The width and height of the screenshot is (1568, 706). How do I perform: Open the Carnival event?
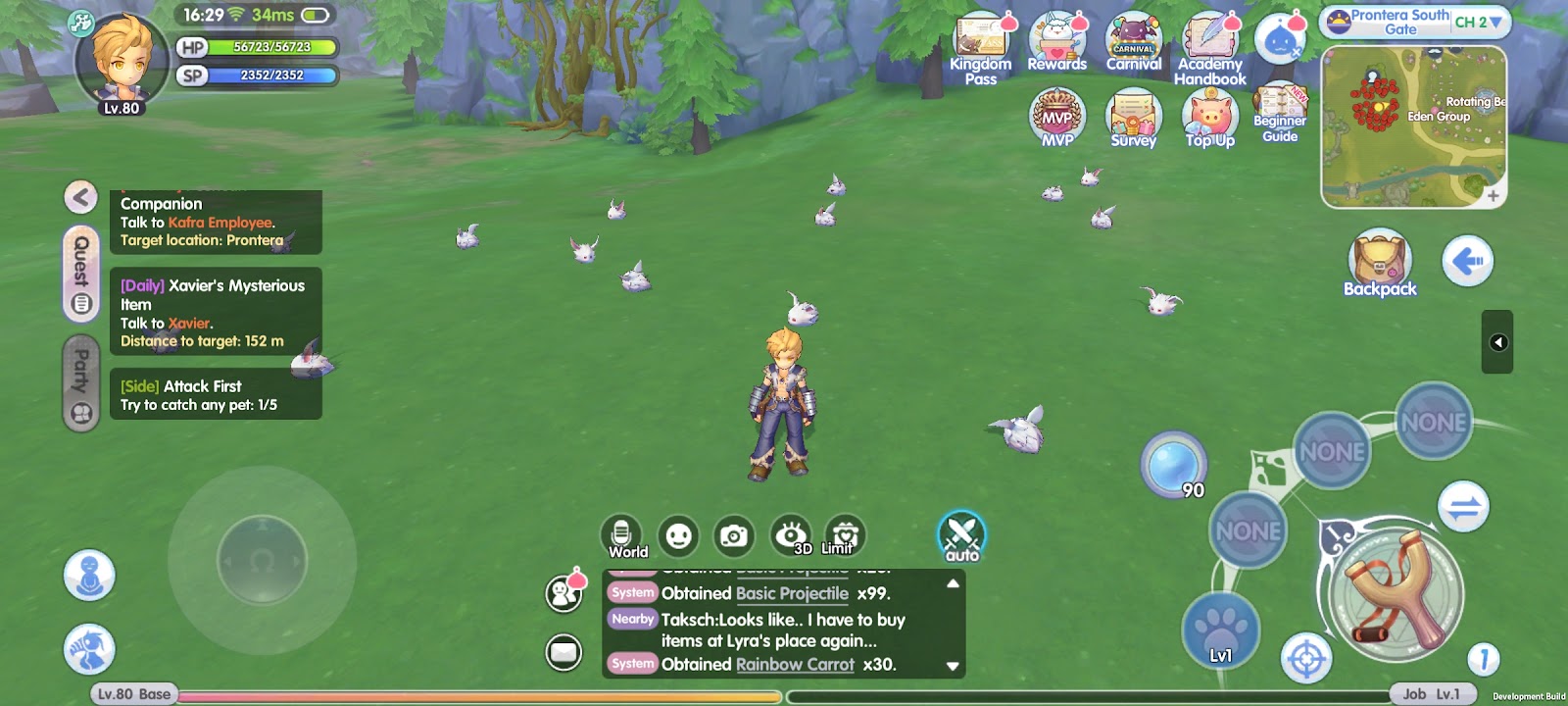1133,42
